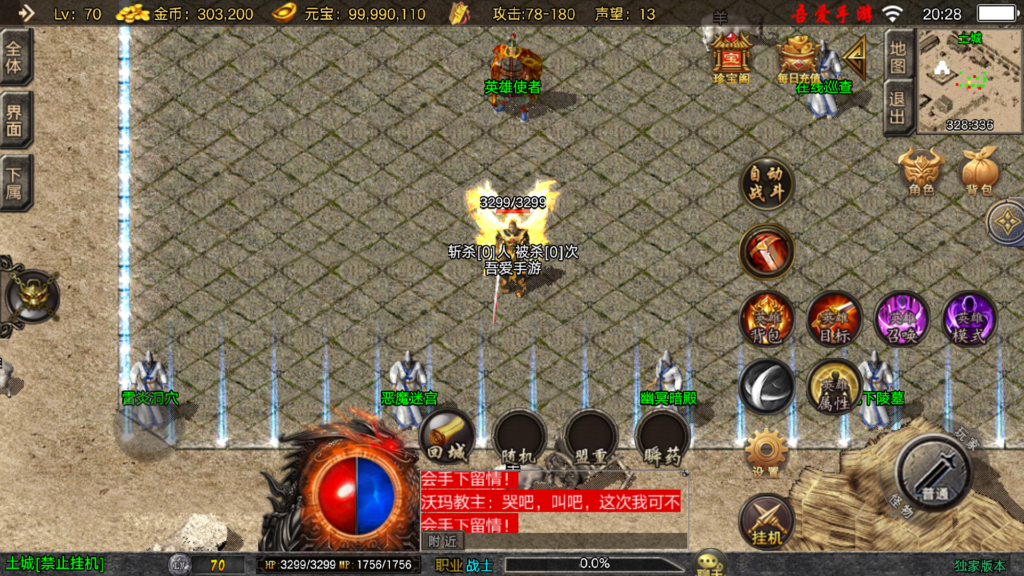The height and width of the screenshot is (576, 1024).
Task: Select the 全体 tab on the left edge
Action: click(x=15, y=57)
